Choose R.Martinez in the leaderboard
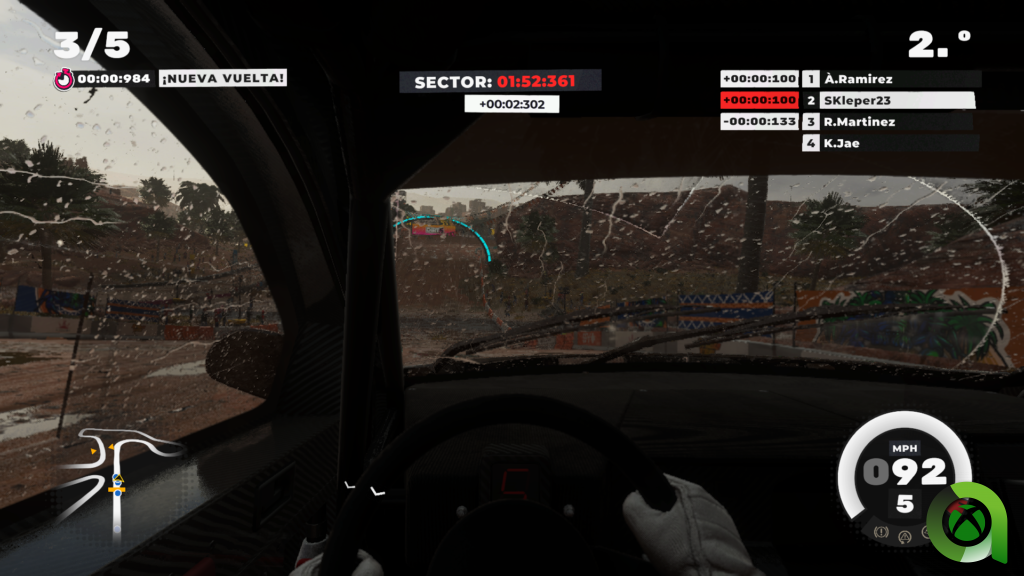Image resolution: width=1024 pixels, height=576 pixels. click(x=860, y=122)
